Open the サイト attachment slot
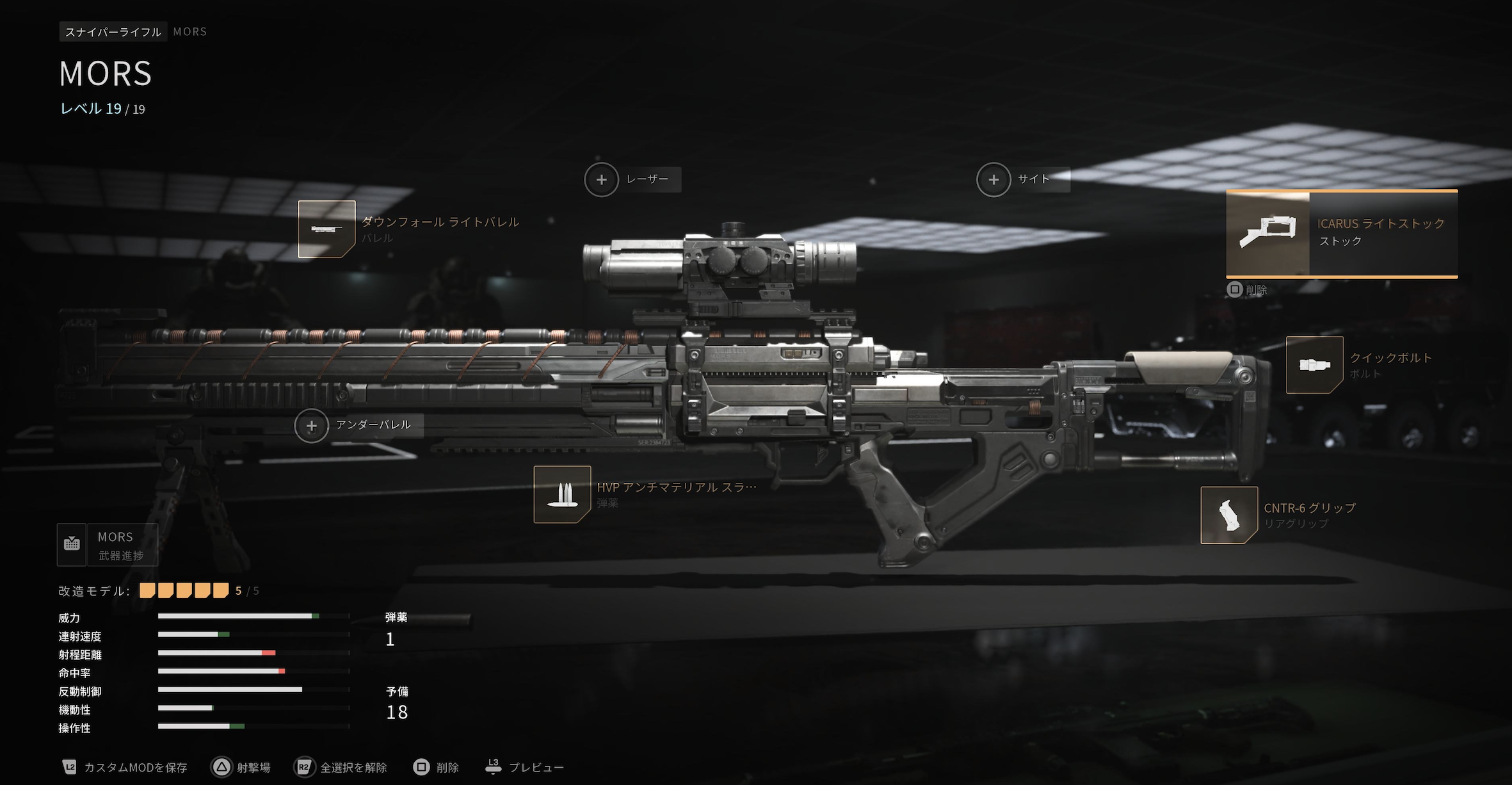Image resolution: width=1512 pixels, height=785 pixels. point(993,179)
